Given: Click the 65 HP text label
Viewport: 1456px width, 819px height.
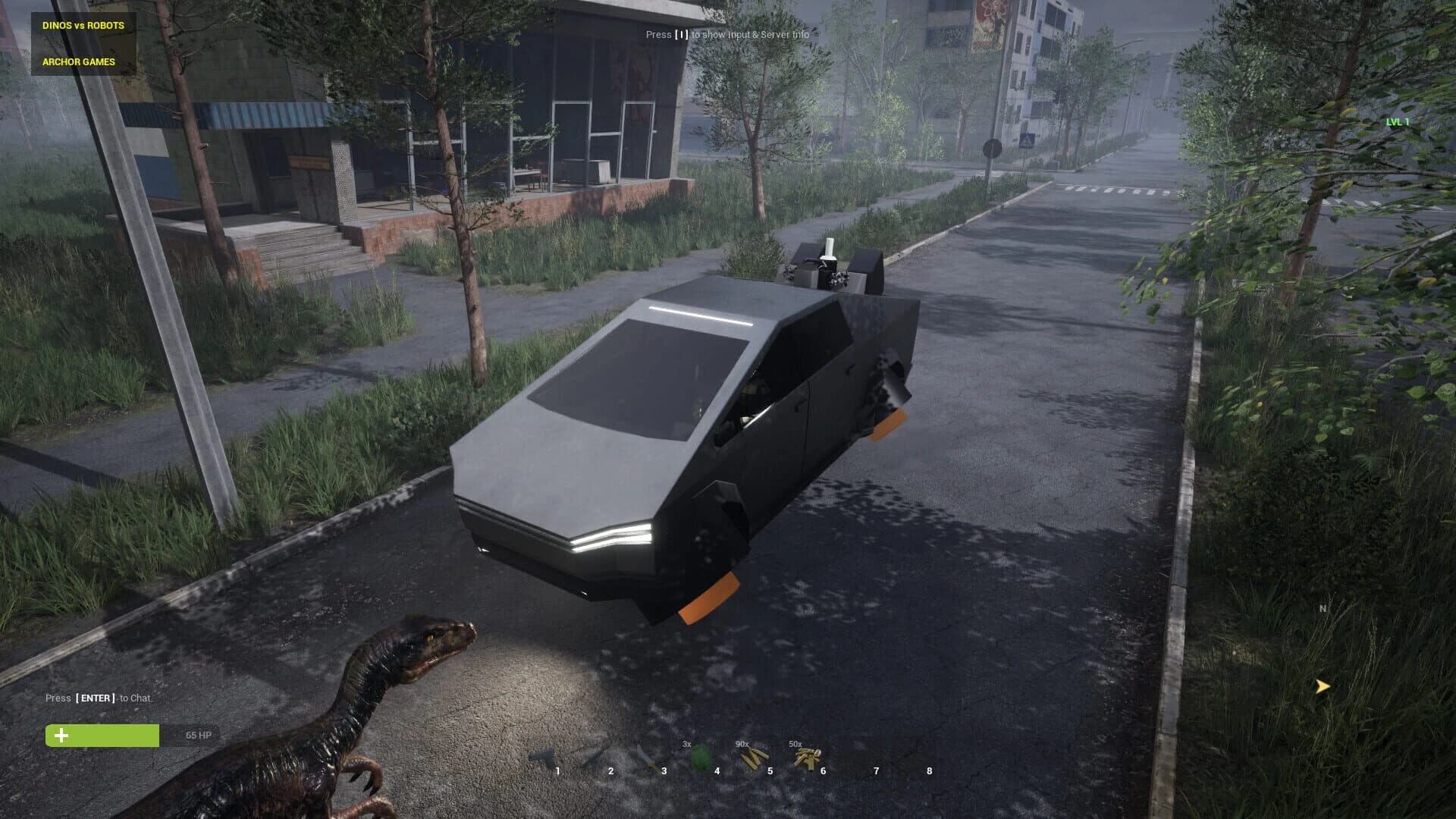Looking at the screenshot, I should coord(199,734).
